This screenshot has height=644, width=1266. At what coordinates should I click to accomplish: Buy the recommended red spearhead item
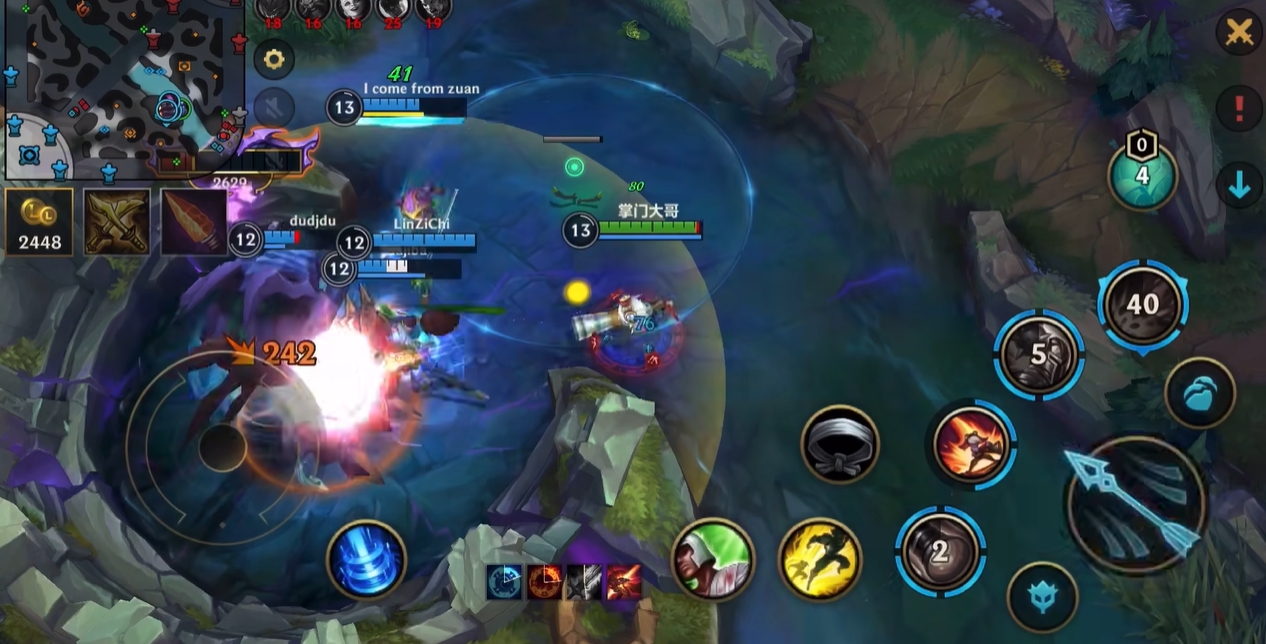click(194, 222)
